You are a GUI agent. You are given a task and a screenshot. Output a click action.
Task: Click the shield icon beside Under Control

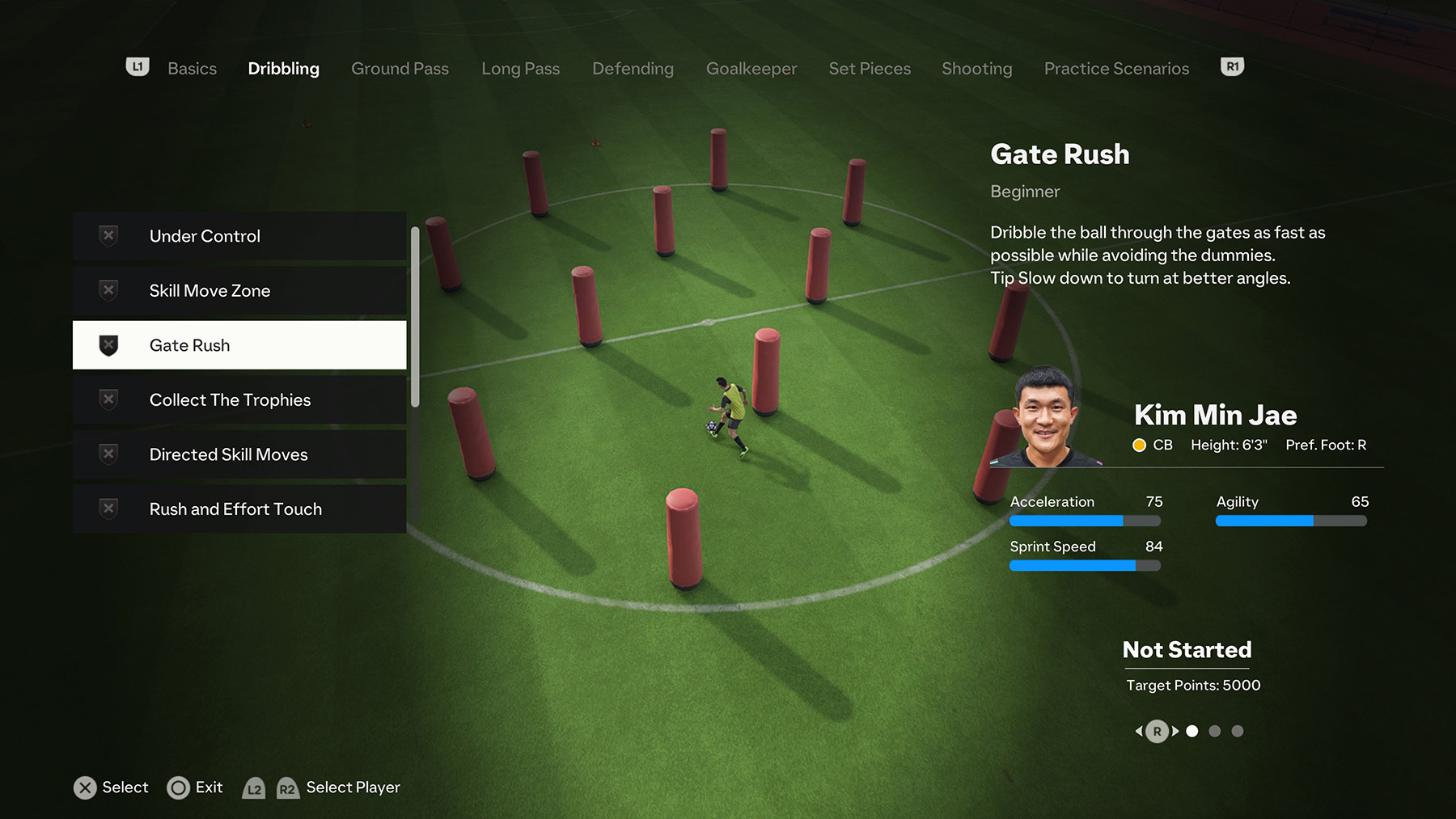(108, 235)
